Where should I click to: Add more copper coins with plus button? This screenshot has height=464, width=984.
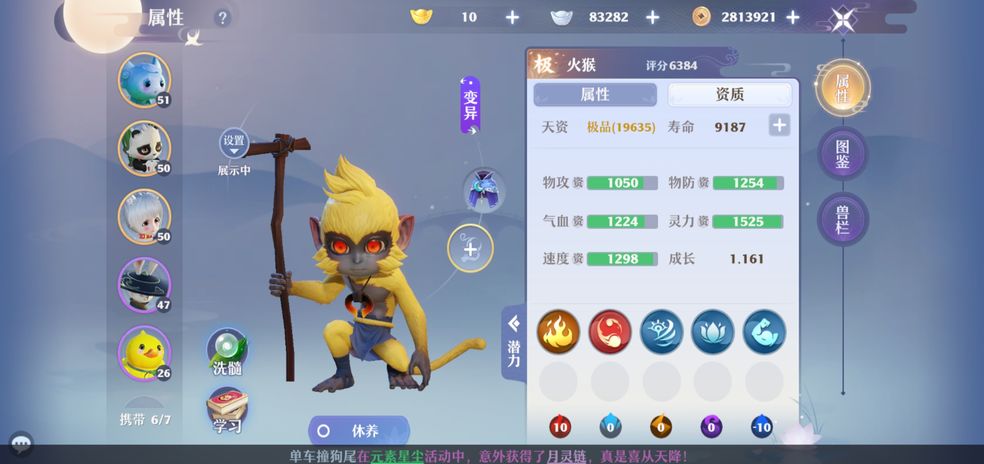pyautogui.click(x=792, y=17)
